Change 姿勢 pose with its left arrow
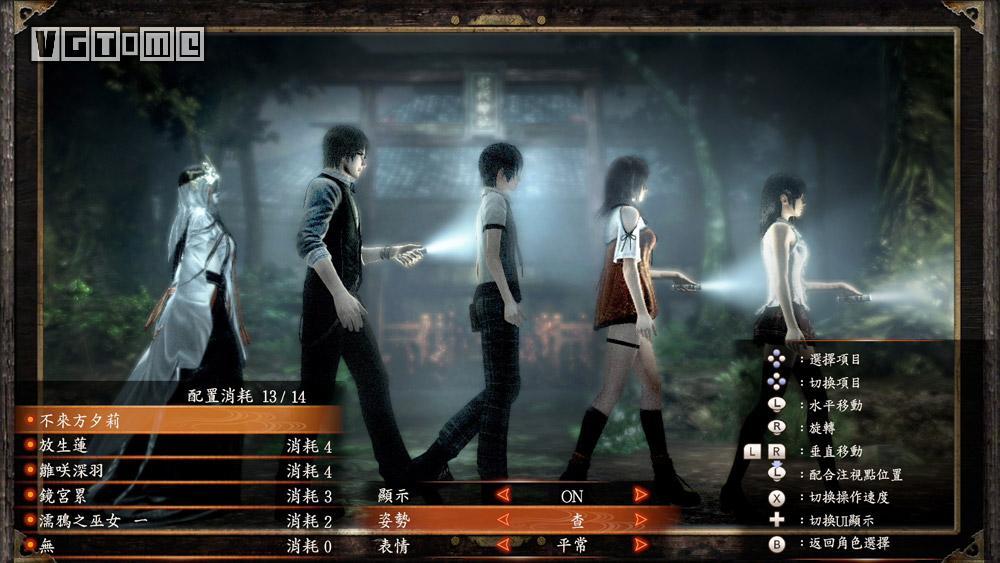The width and height of the screenshot is (1000, 563). [x=504, y=520]
